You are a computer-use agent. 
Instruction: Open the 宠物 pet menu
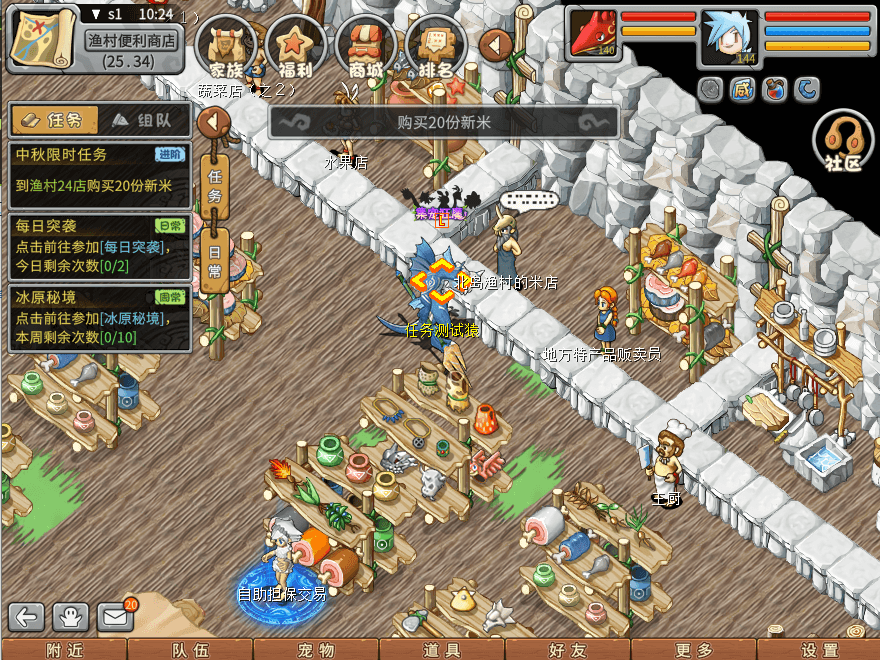[x=315, y=650]
